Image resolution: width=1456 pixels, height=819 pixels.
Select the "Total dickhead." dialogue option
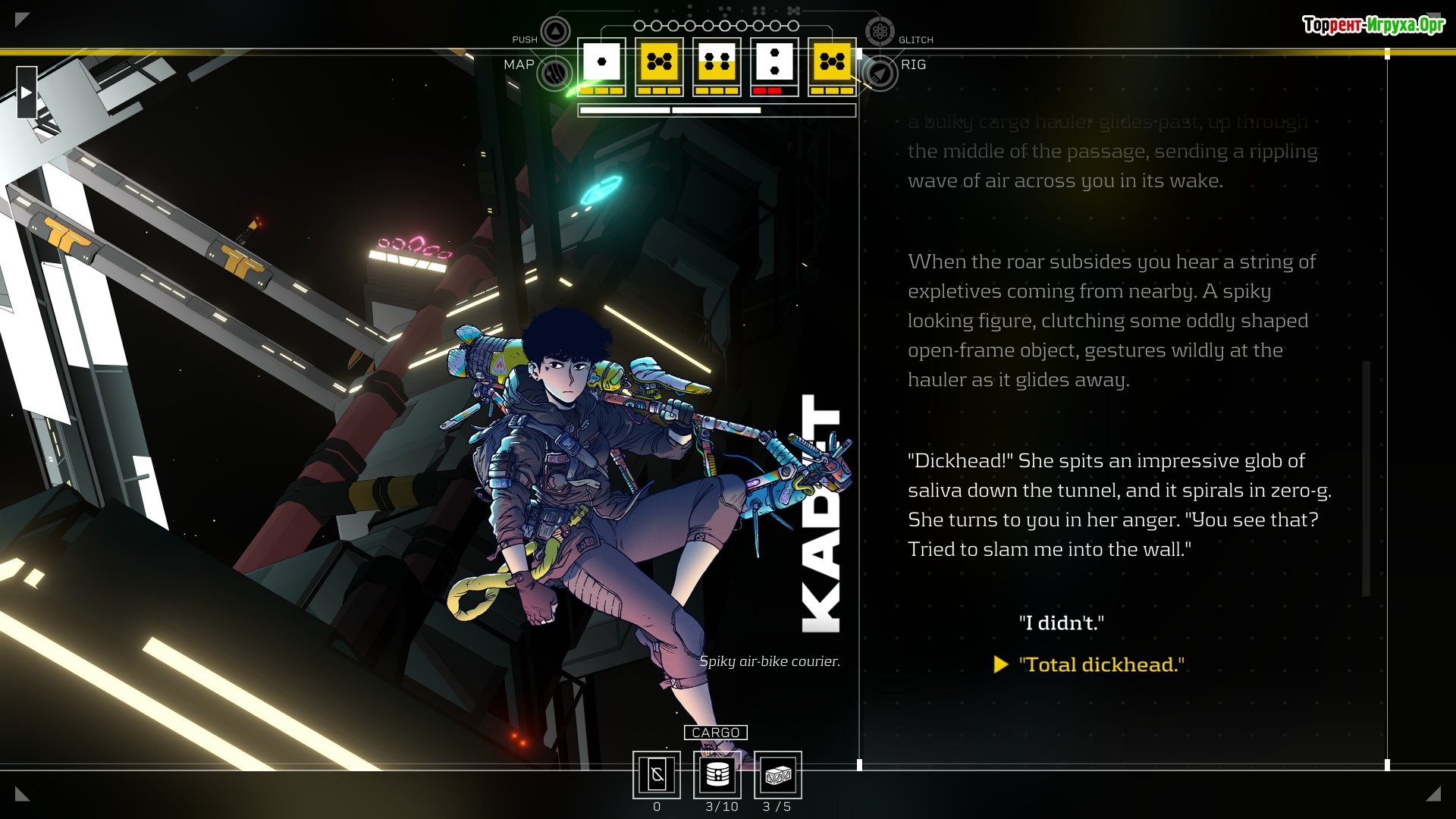(1101, 664)
